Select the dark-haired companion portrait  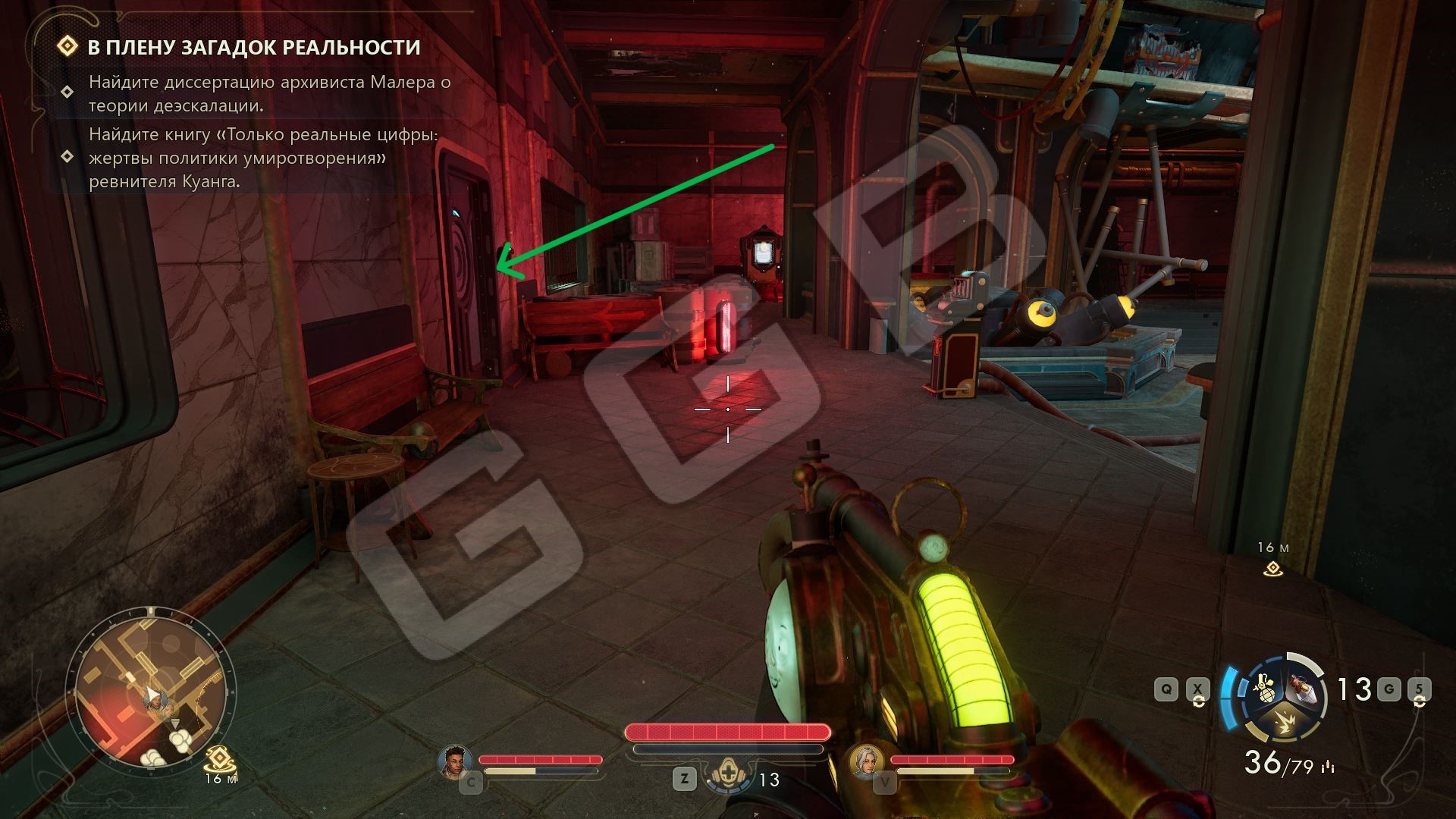click(454, 761)
